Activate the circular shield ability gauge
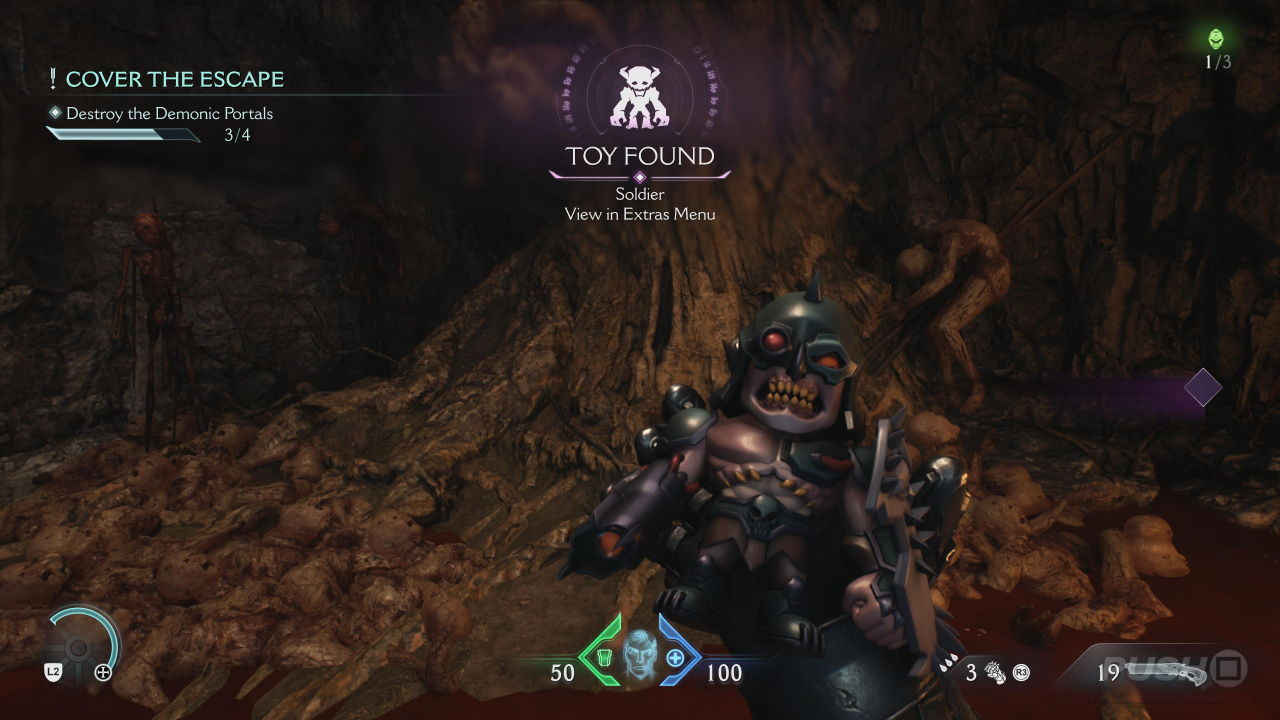Screen dimensions: 1280x720 (82, 647)
